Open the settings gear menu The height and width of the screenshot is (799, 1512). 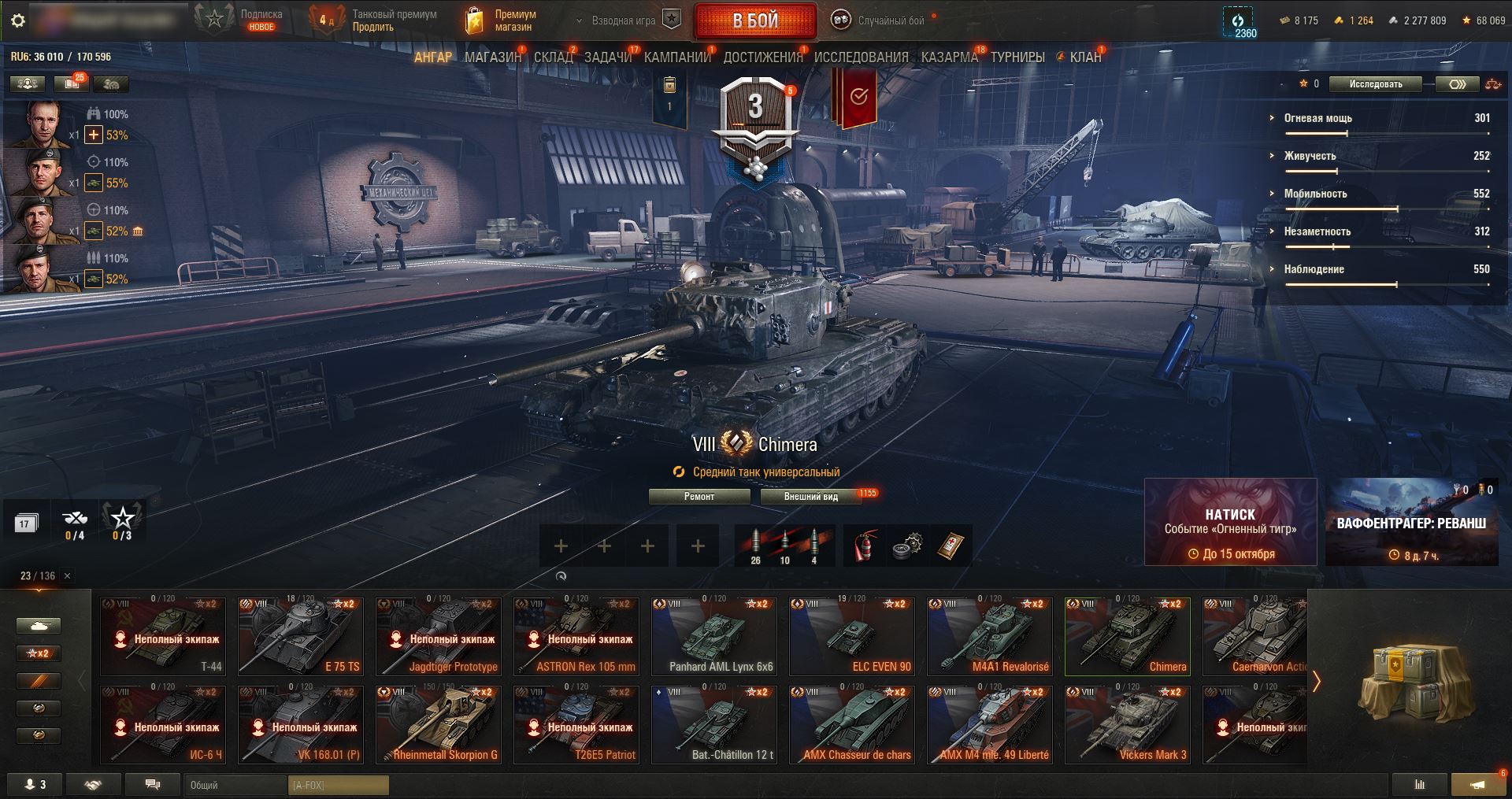tap(18, 21)
